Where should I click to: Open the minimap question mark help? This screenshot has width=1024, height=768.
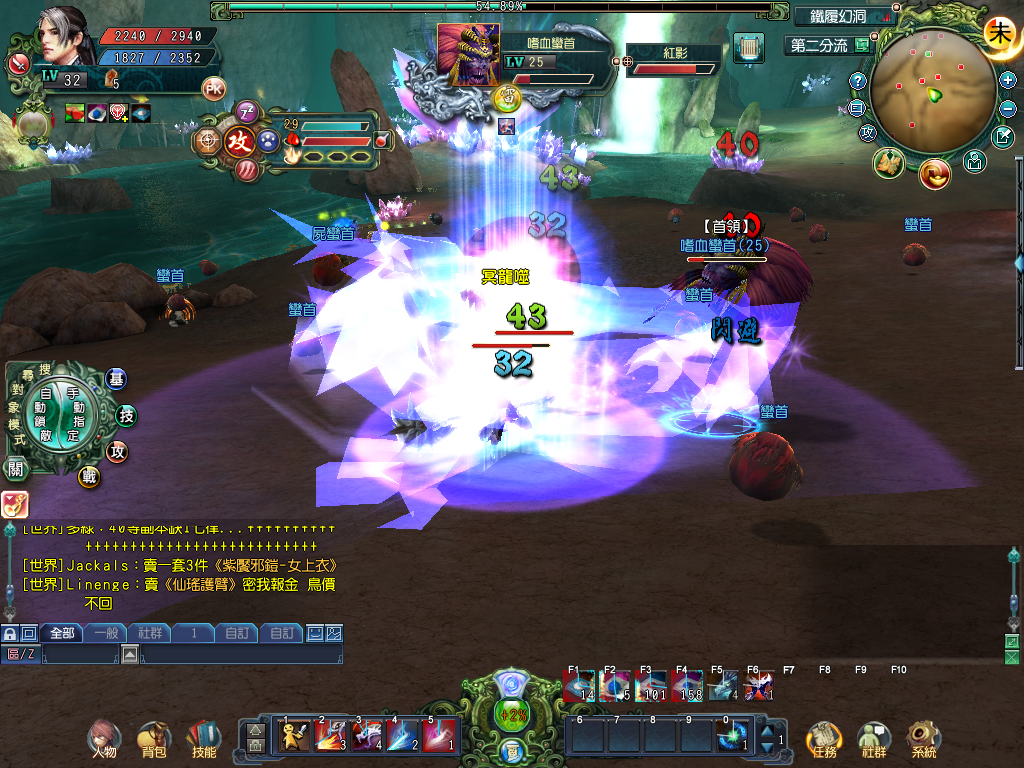tap(857, 81)
